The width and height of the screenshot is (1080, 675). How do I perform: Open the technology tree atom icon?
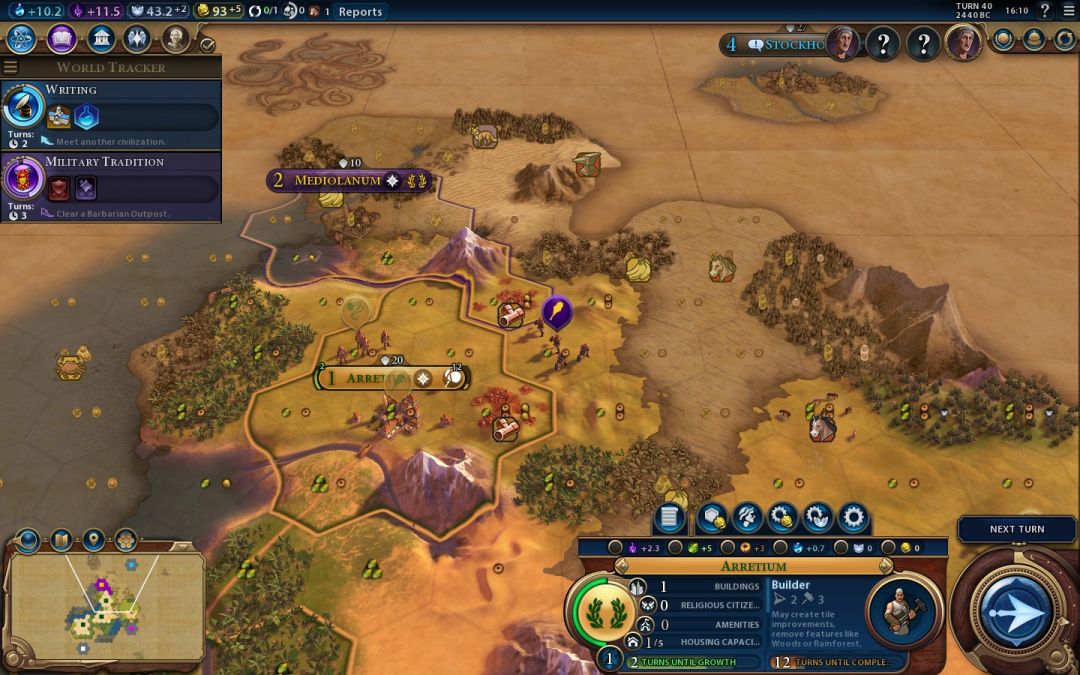click(22, 39)
